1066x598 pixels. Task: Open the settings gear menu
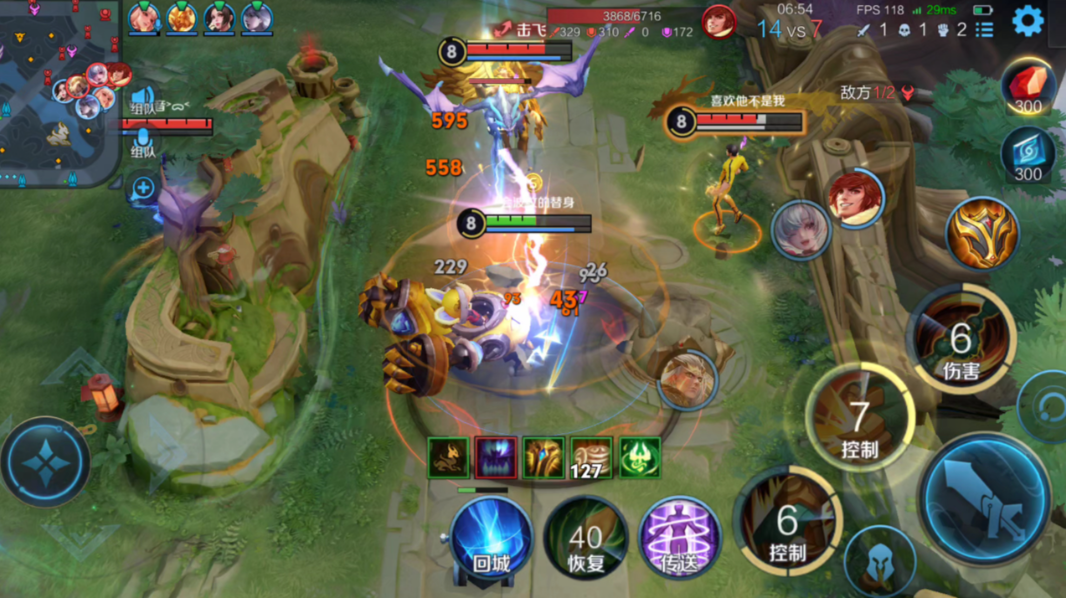click(x=1028, y=20)
